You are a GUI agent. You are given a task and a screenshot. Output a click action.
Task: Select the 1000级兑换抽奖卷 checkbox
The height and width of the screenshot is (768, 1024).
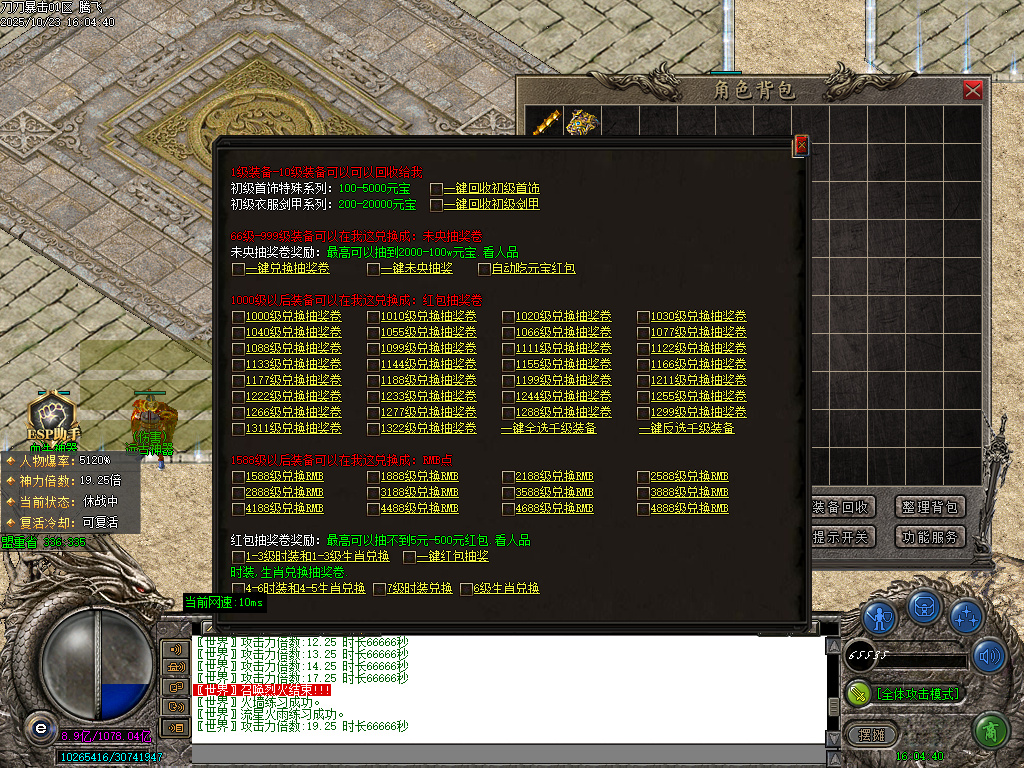click(238, 316)
